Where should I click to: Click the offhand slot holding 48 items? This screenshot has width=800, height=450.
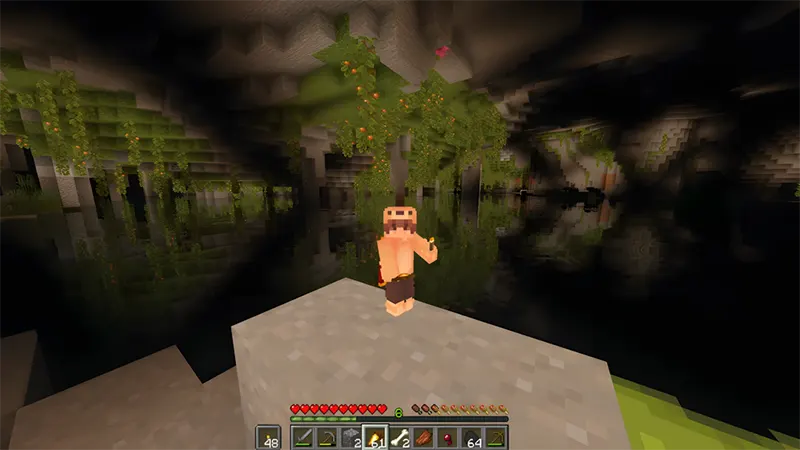tap(268, 436)
